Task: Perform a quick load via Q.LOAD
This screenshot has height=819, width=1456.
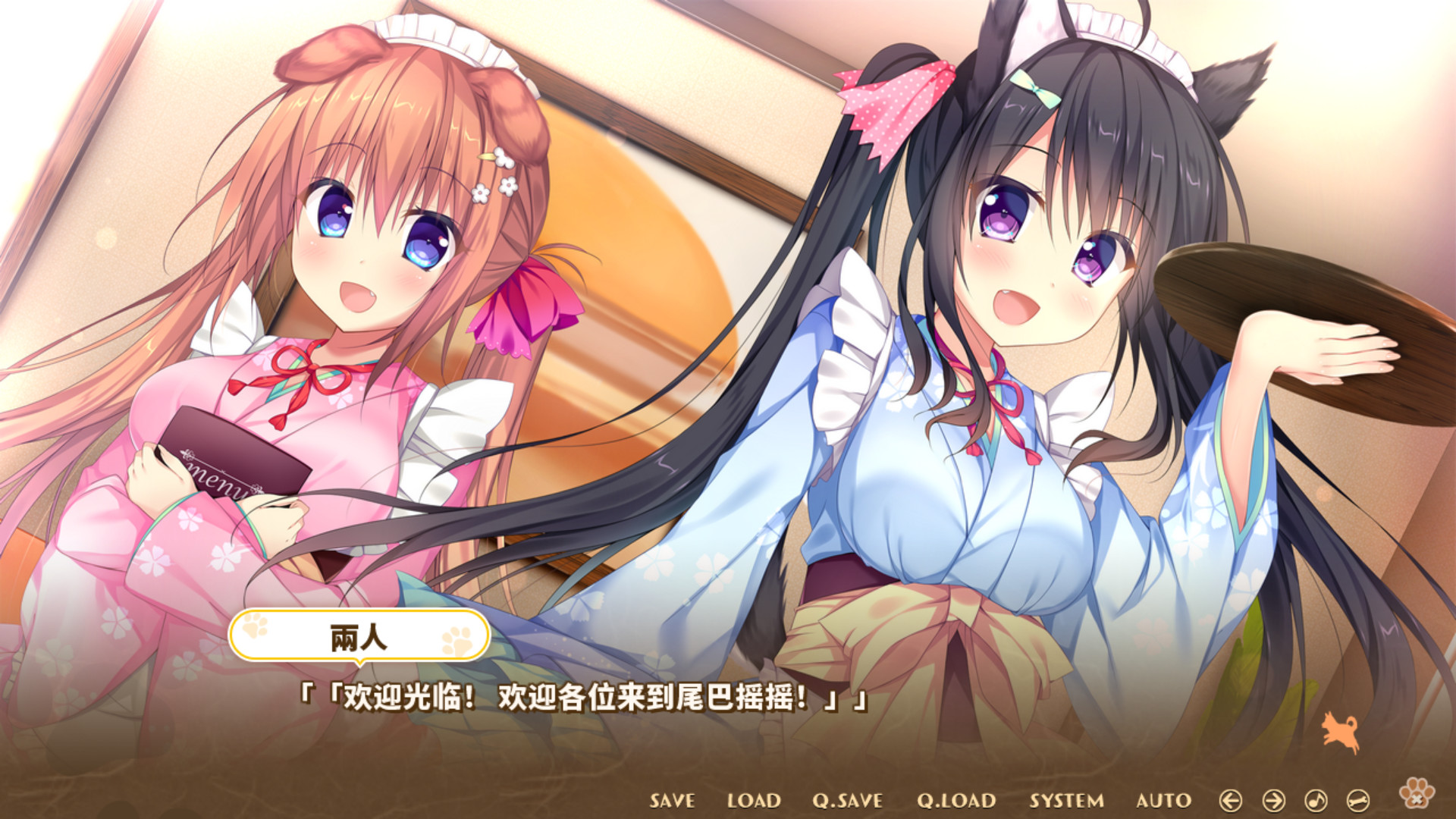Action: point(957,800)
